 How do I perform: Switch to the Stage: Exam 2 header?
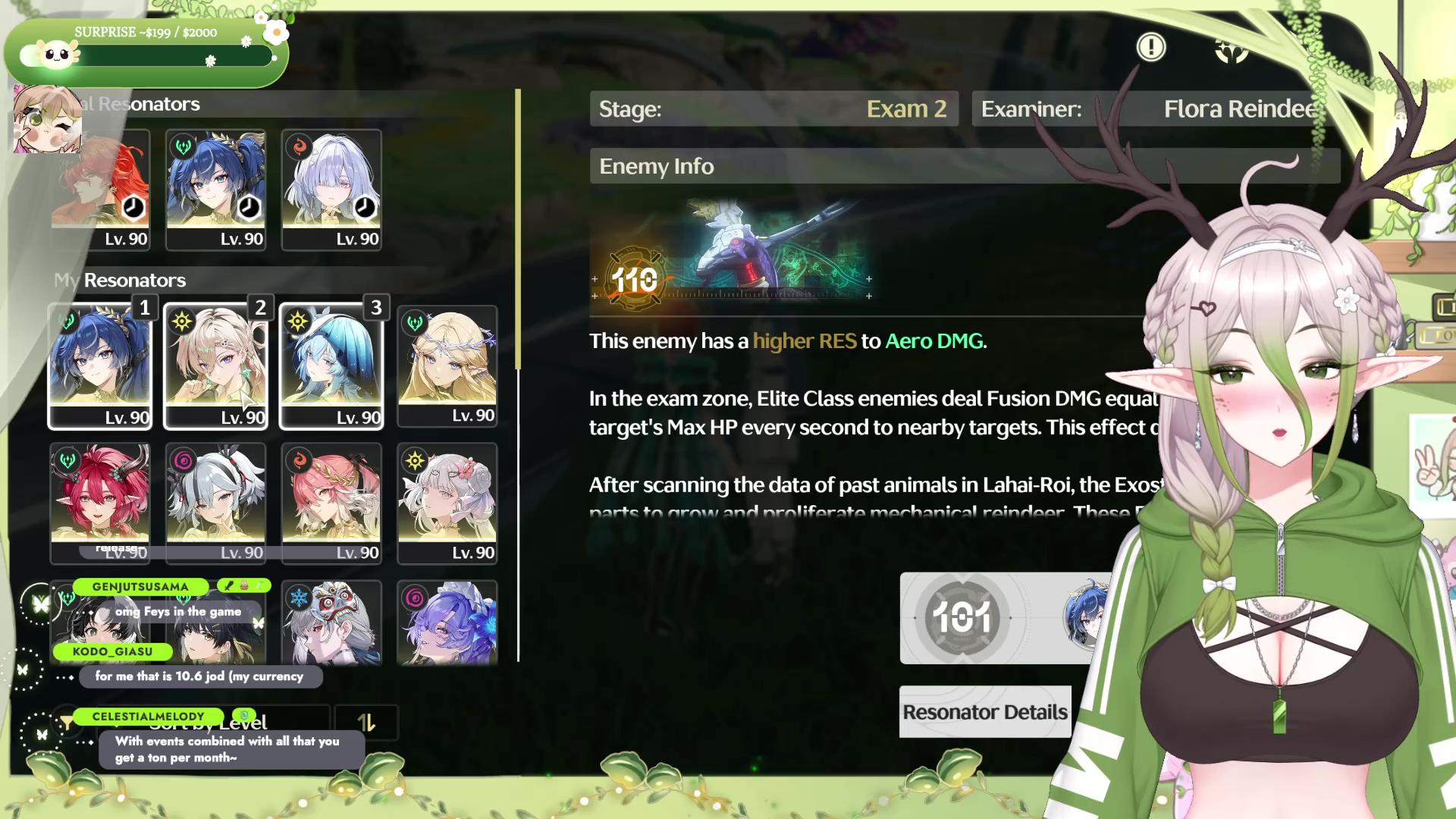[x=773, y=108]
